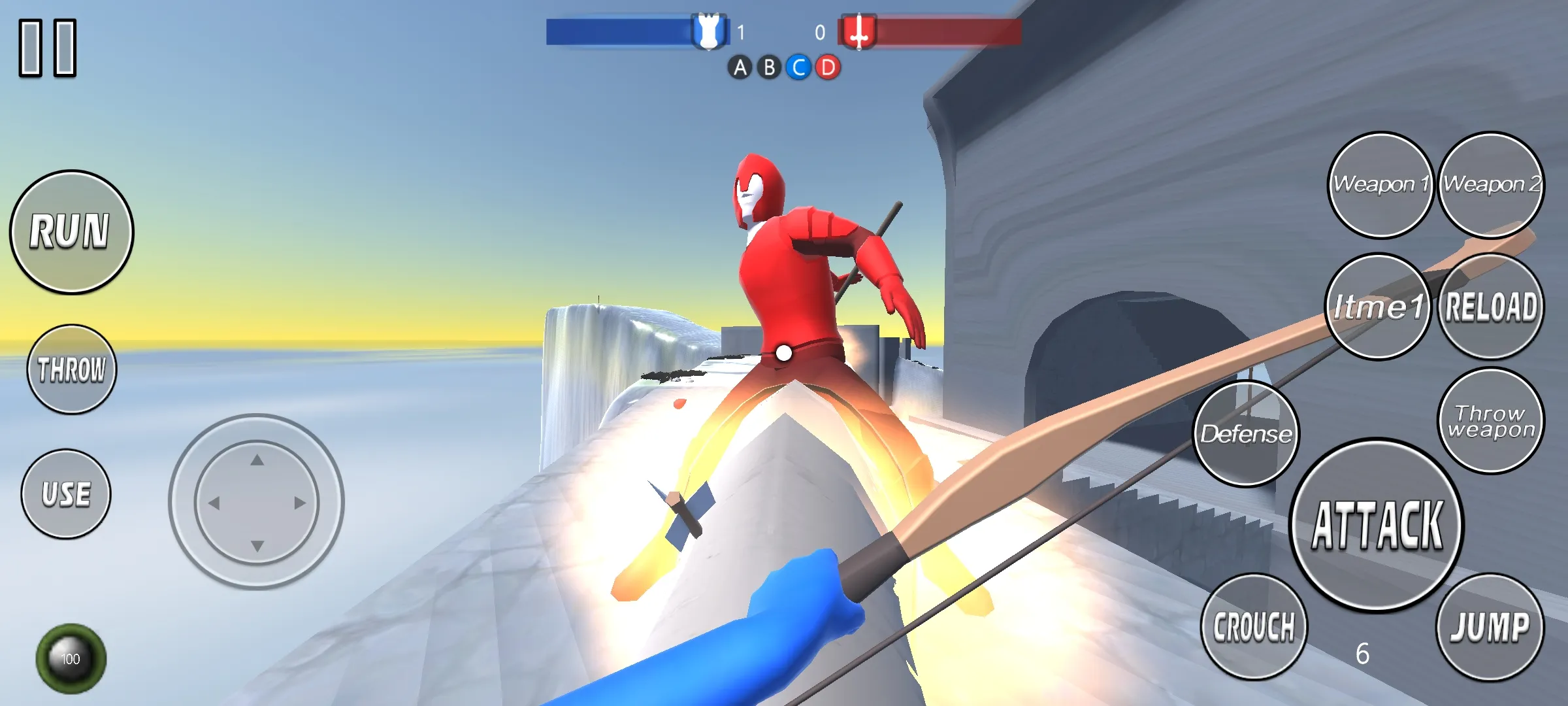Click the up arrow on the movement pad
This screenshot has height=706, width=1568.
coord(257,460)
